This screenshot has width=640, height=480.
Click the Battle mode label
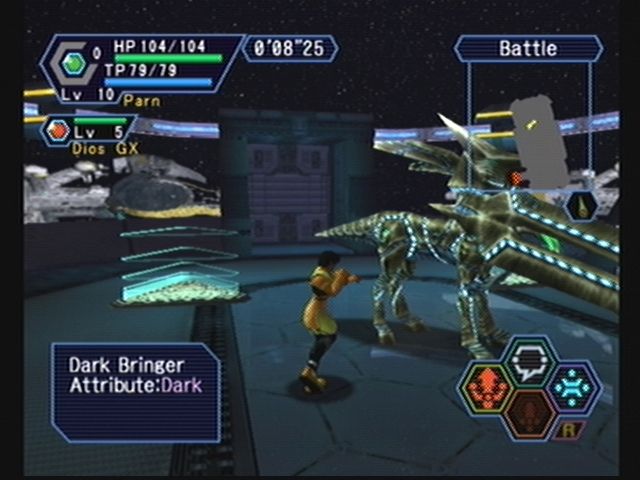(x=528, y=48)
